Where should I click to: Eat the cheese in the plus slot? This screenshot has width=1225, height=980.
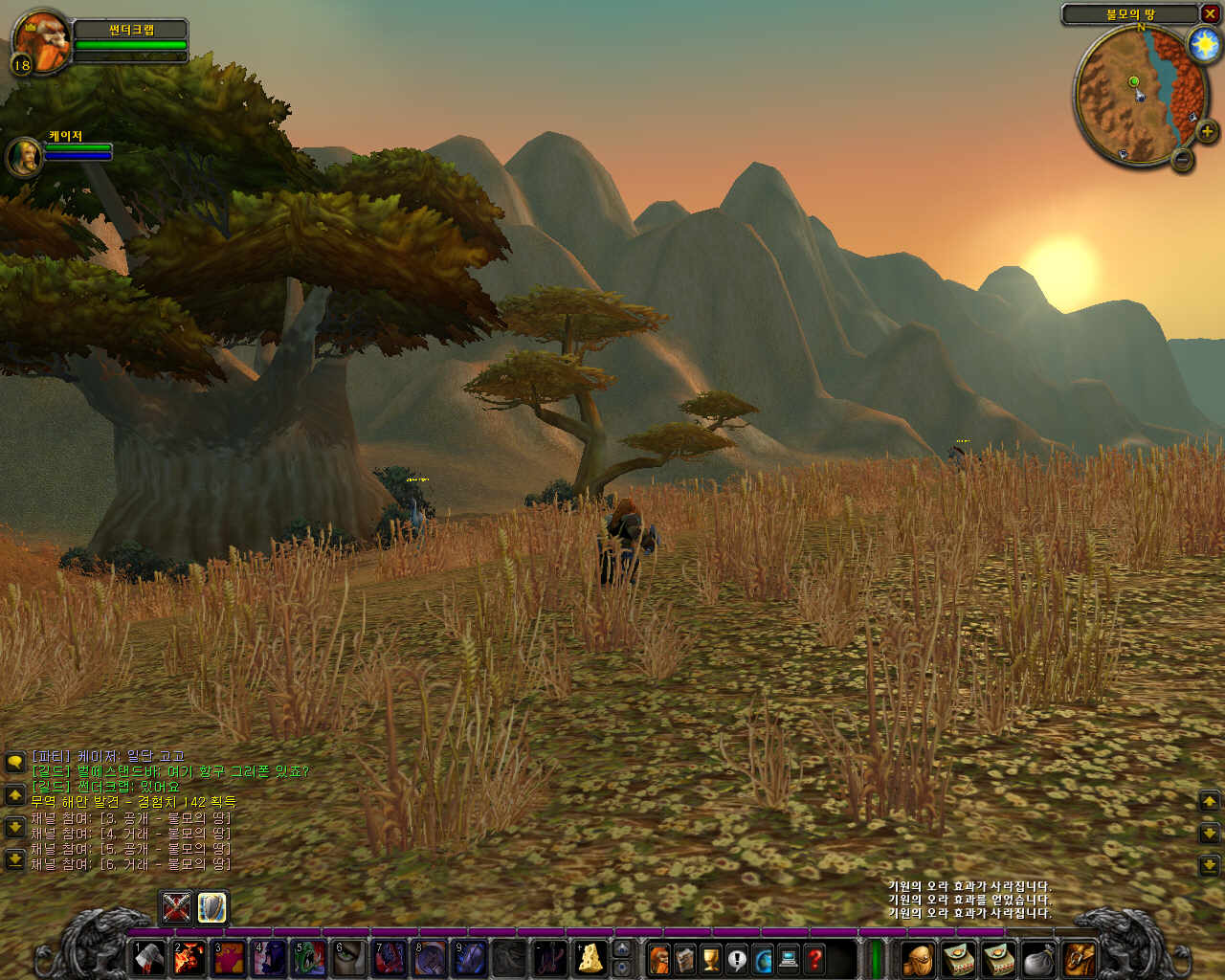point(590,958)
